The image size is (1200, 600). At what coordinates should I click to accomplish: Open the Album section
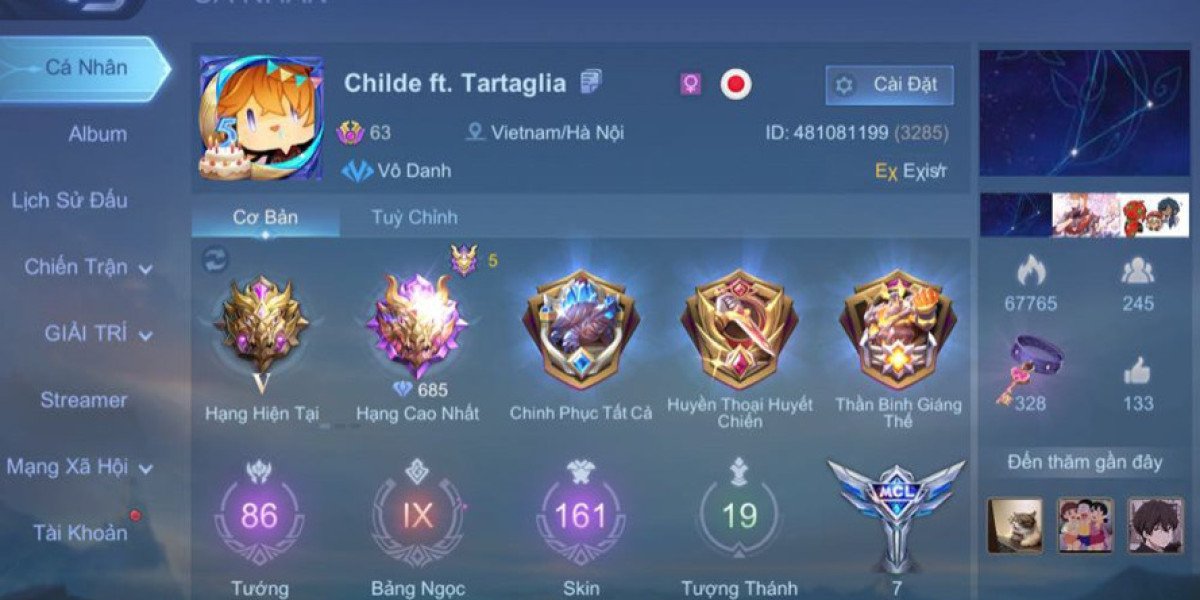pyautogui.click(x=97, y=134)
